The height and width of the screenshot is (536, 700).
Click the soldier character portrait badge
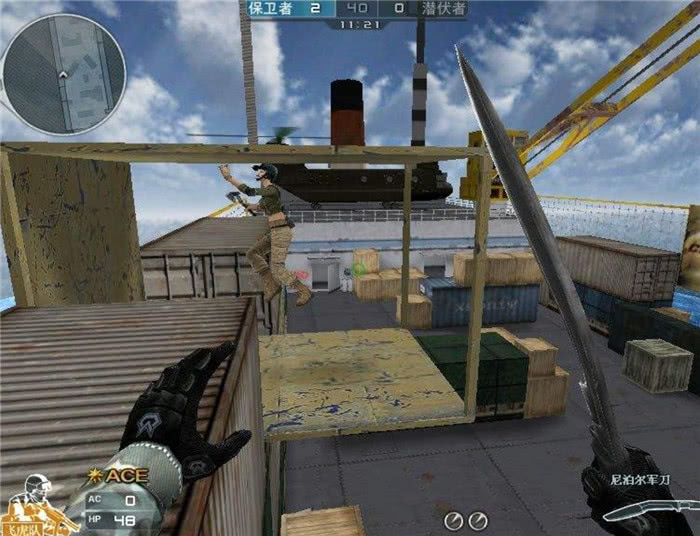pyautogui.click(x=37, y=503)
